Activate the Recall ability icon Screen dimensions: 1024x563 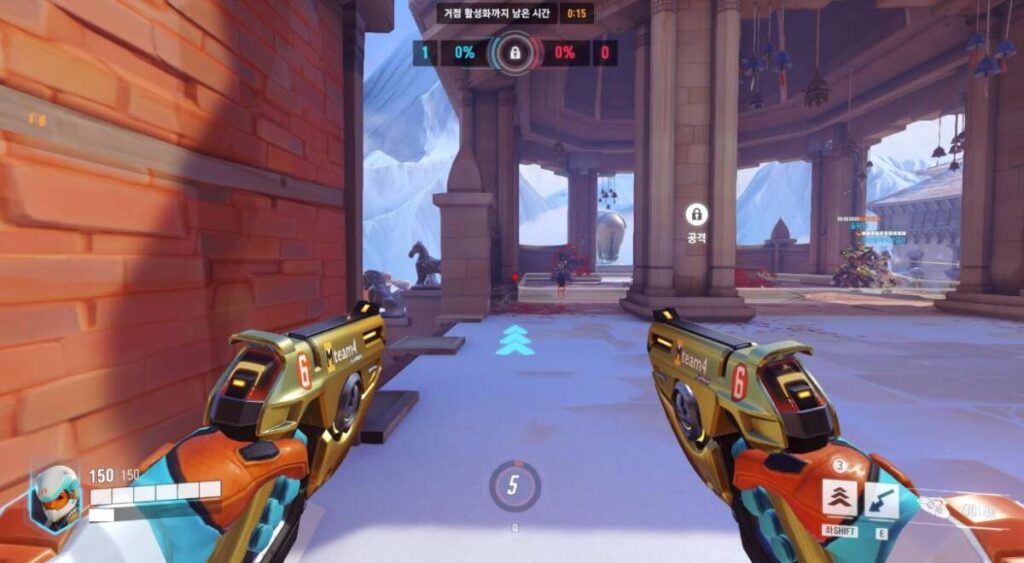point(881,499)
